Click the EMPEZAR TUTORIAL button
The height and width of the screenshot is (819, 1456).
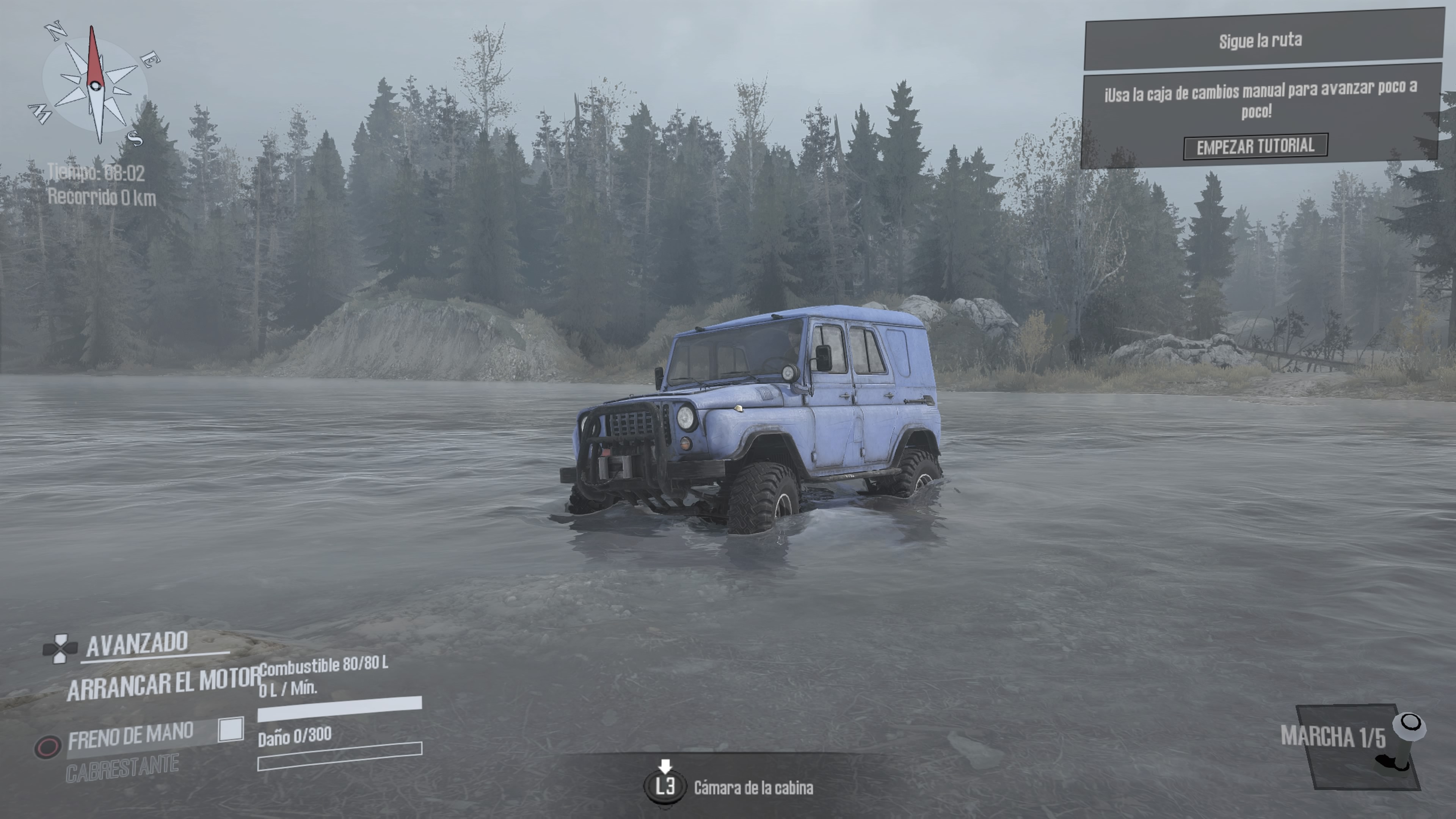[x=1255, y=146]
